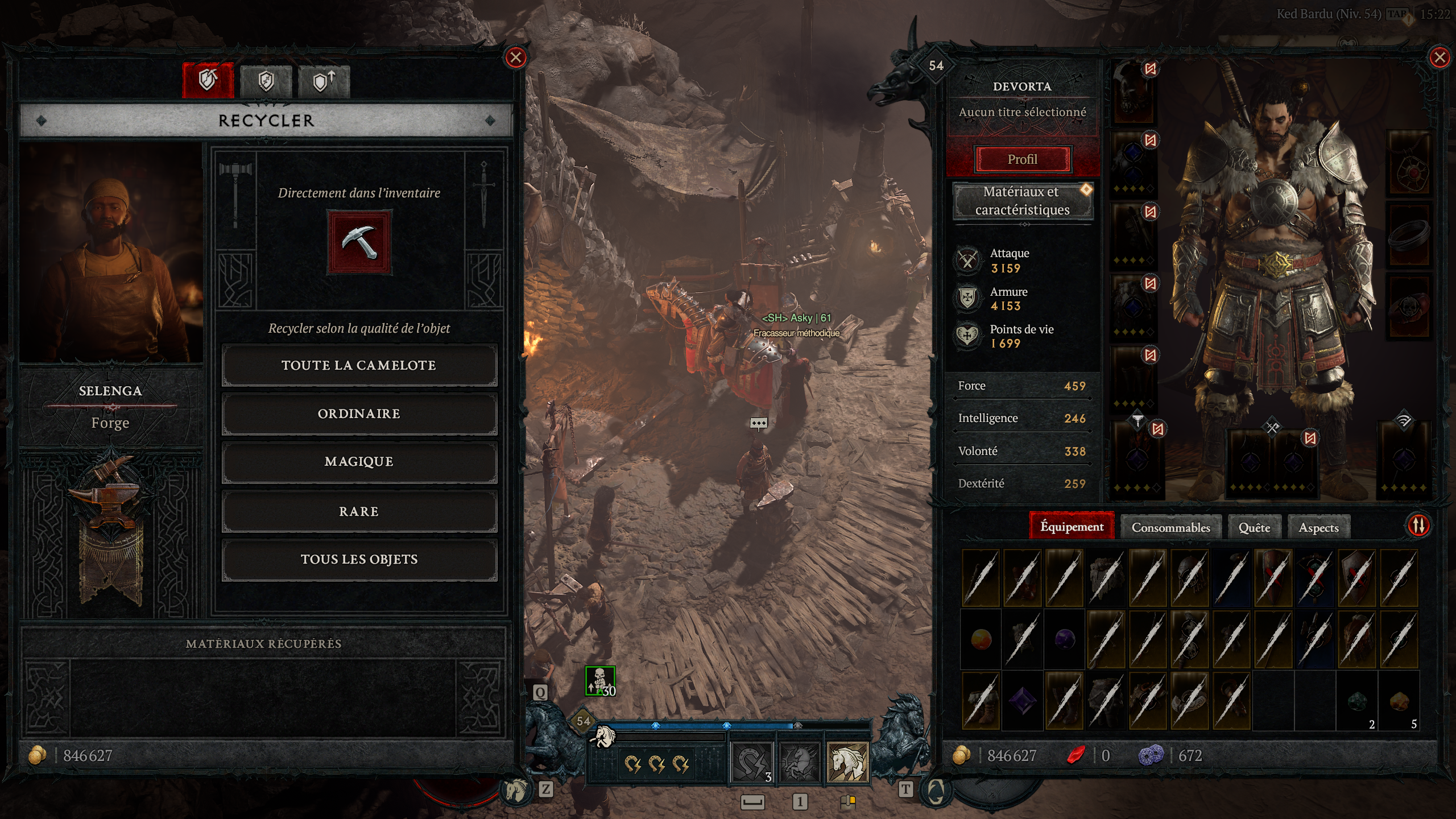The height and width of the screenshot is (819, 1456).
Task: Open the Quête inventory tab
Action: pyautogui.click(x=1254, y=528)
